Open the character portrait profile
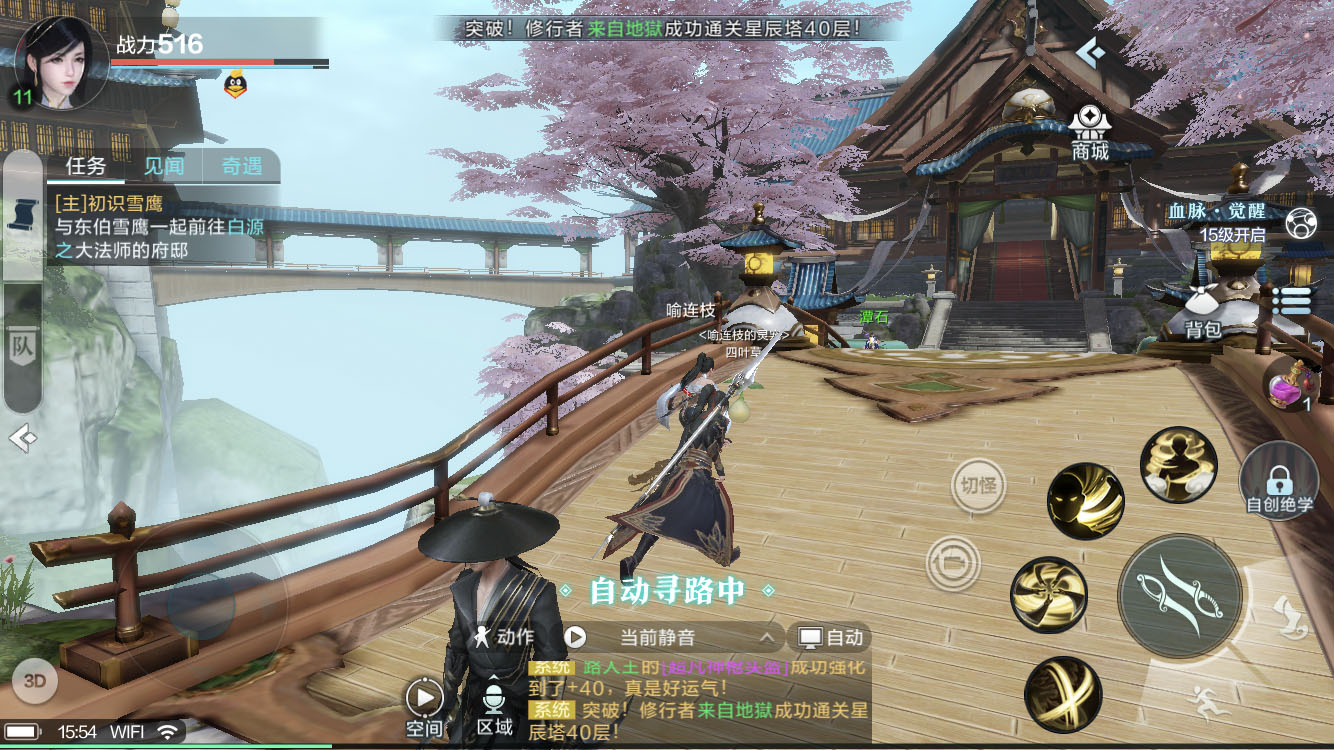The image size is (1334, 750). point(60,62)
